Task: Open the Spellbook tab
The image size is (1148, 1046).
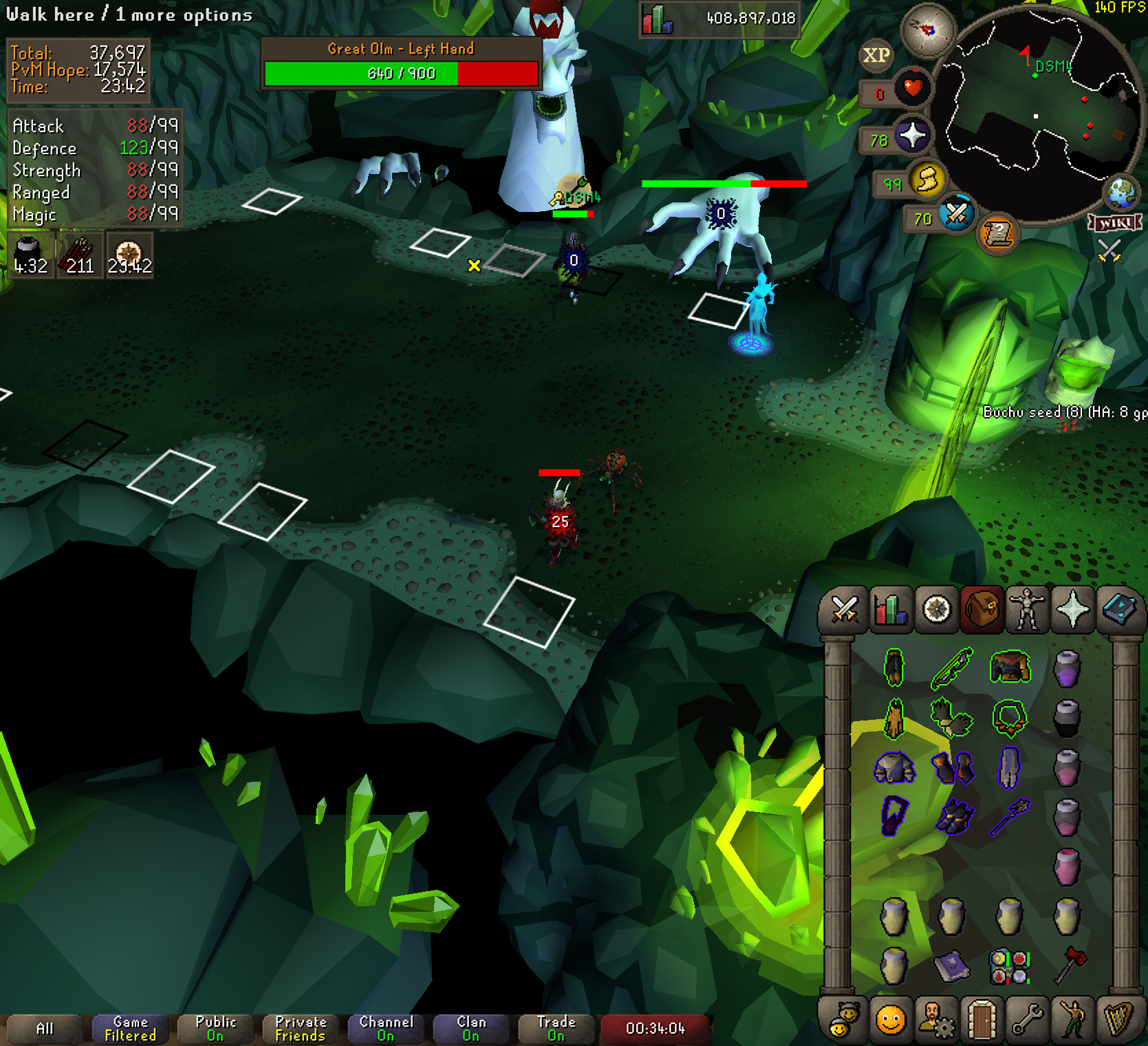Action: coord(1118,610)
